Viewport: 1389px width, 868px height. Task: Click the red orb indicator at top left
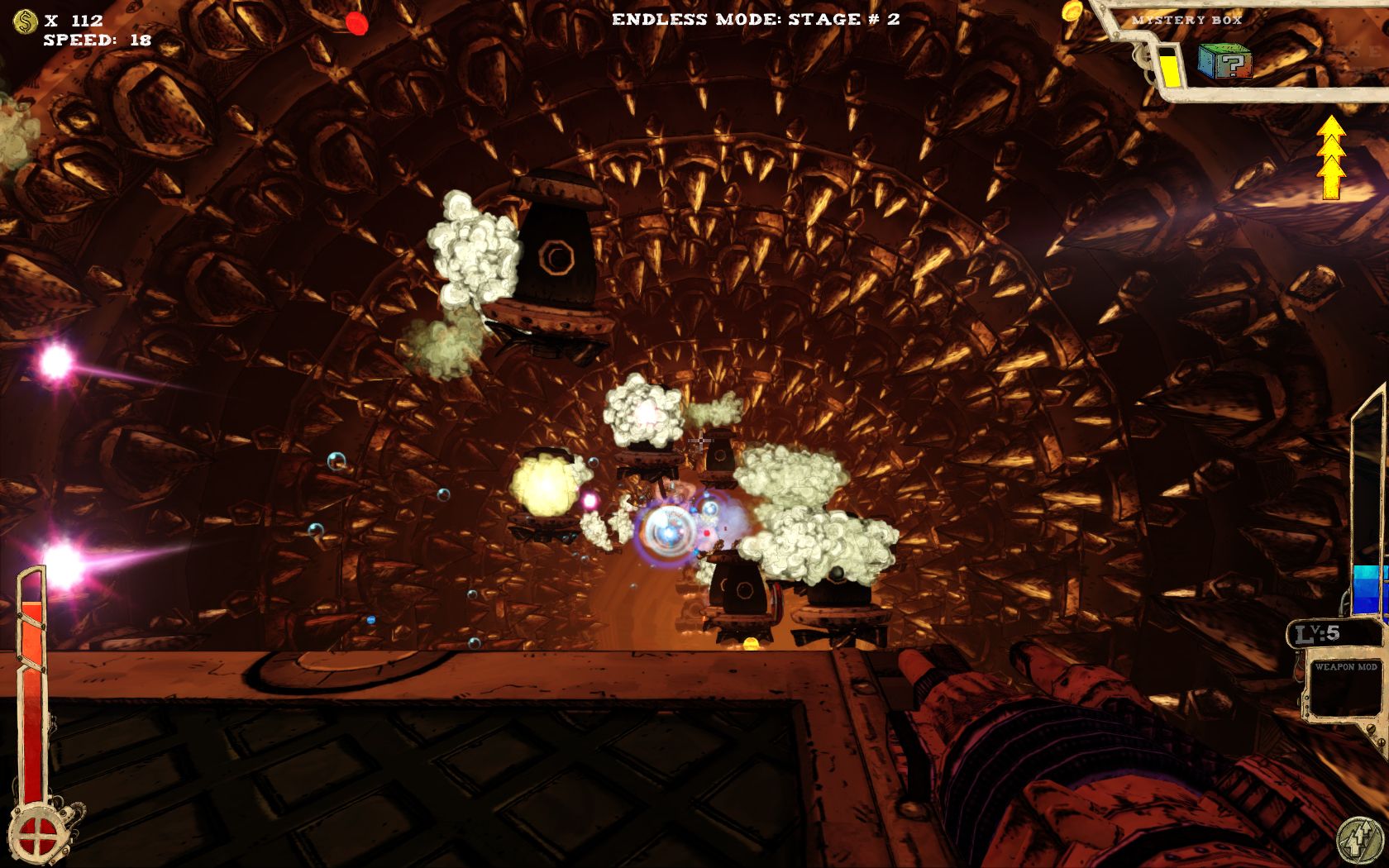(357, 24)
